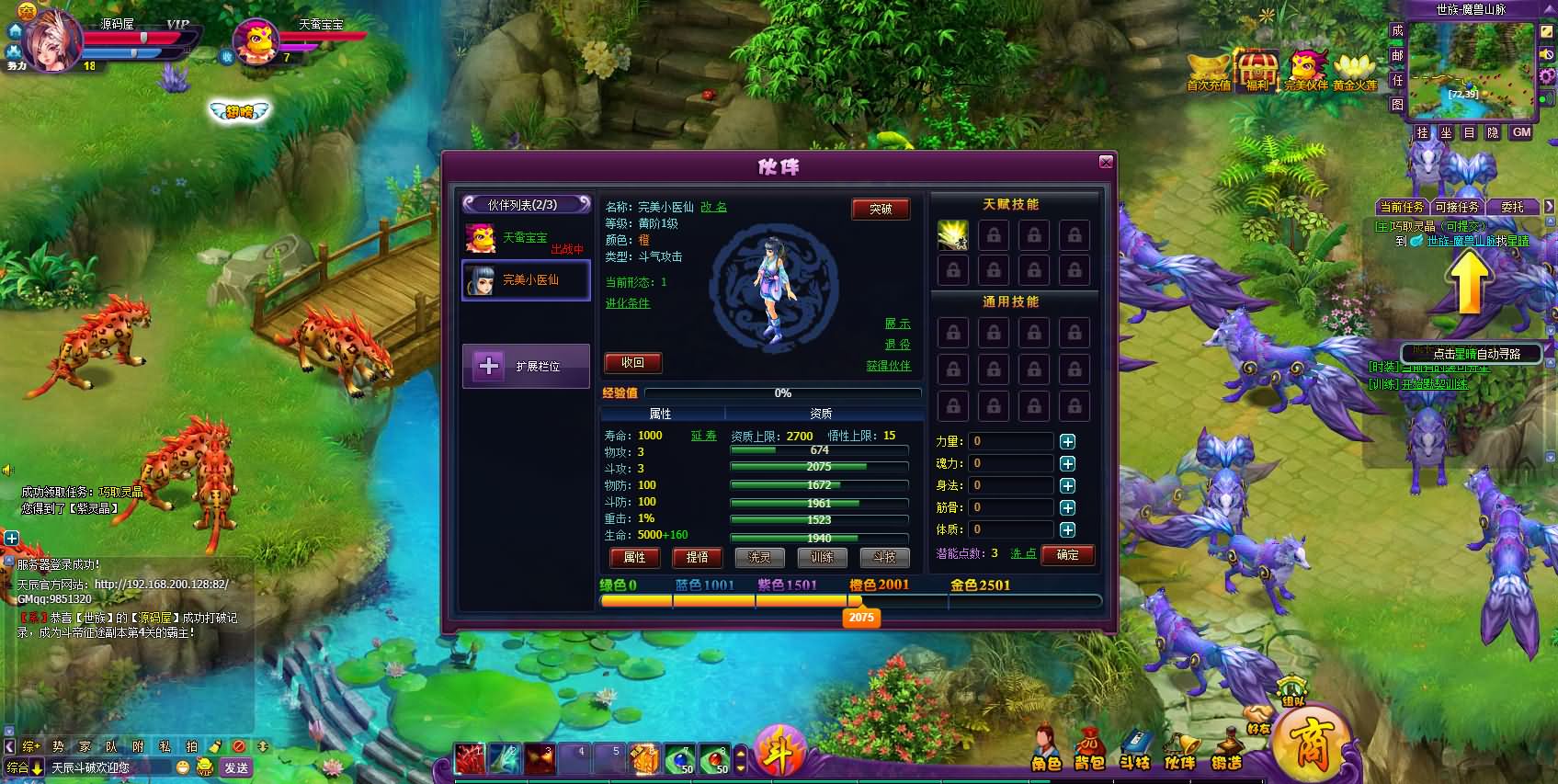Open the 商 shop button
The width and height of the screenshot is (1558, 784).
point(1310,744)
